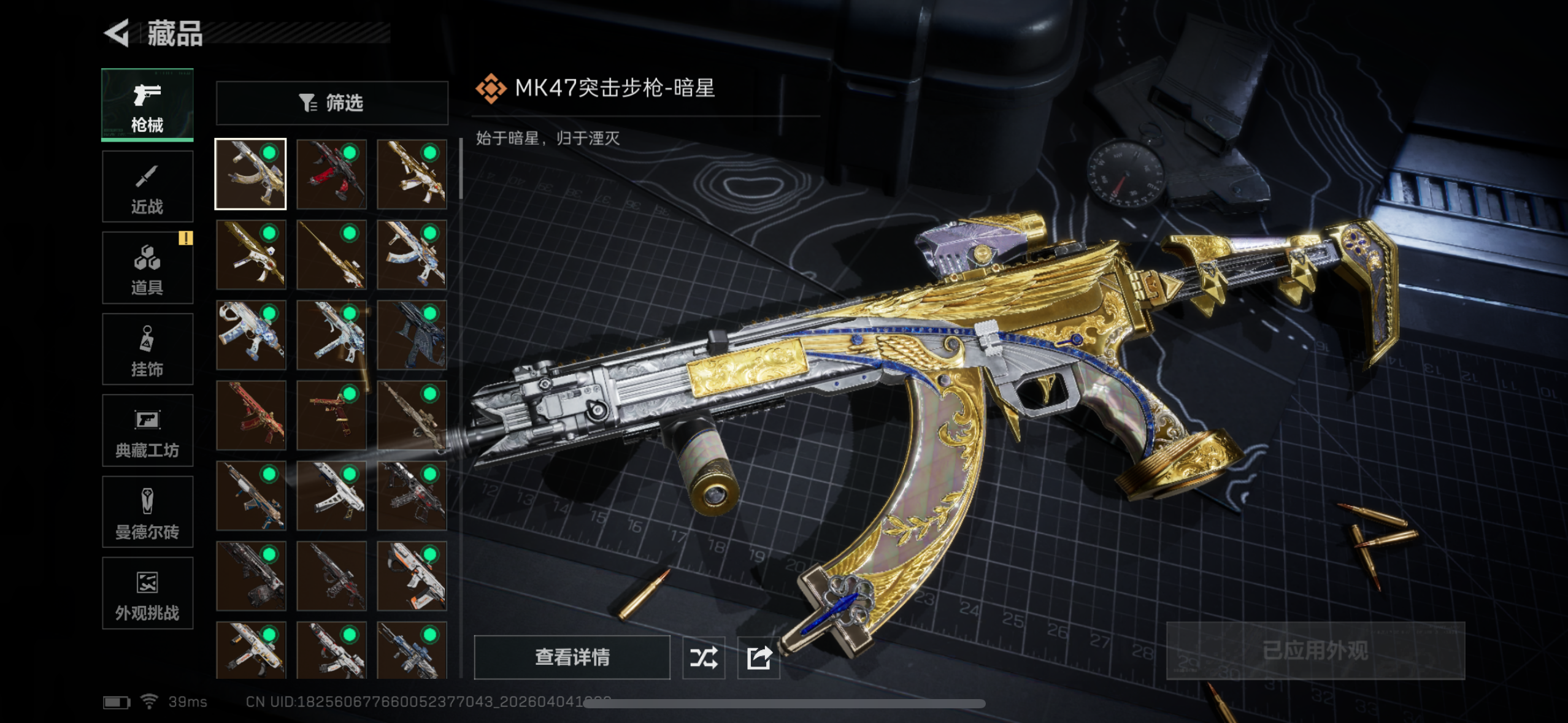The image size is (1568, 723).
Task: Choose the white and orange rifle skin thumbnail
Action: tap(412, 576)
